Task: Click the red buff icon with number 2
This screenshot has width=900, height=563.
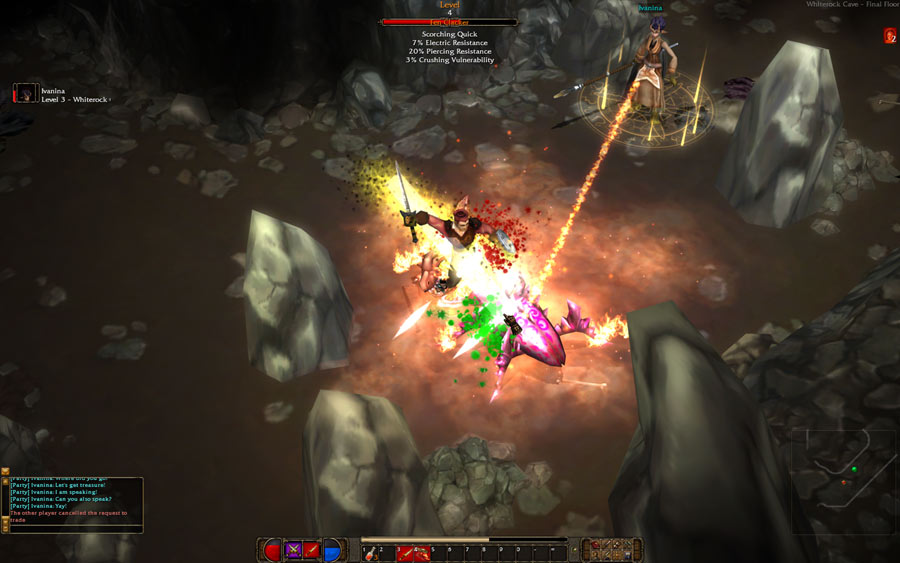Action: click(889, 36)
